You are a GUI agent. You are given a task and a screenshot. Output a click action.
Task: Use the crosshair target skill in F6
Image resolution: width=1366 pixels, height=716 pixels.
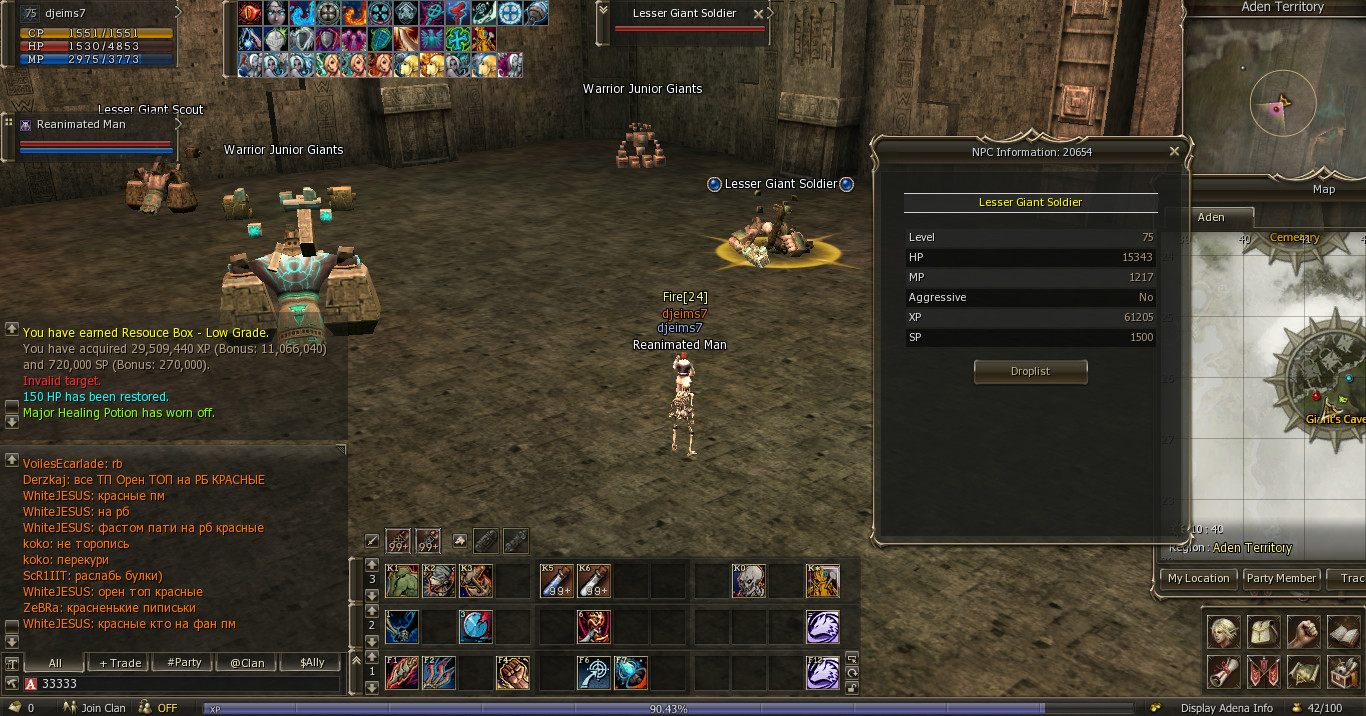[x=594, y=673]
